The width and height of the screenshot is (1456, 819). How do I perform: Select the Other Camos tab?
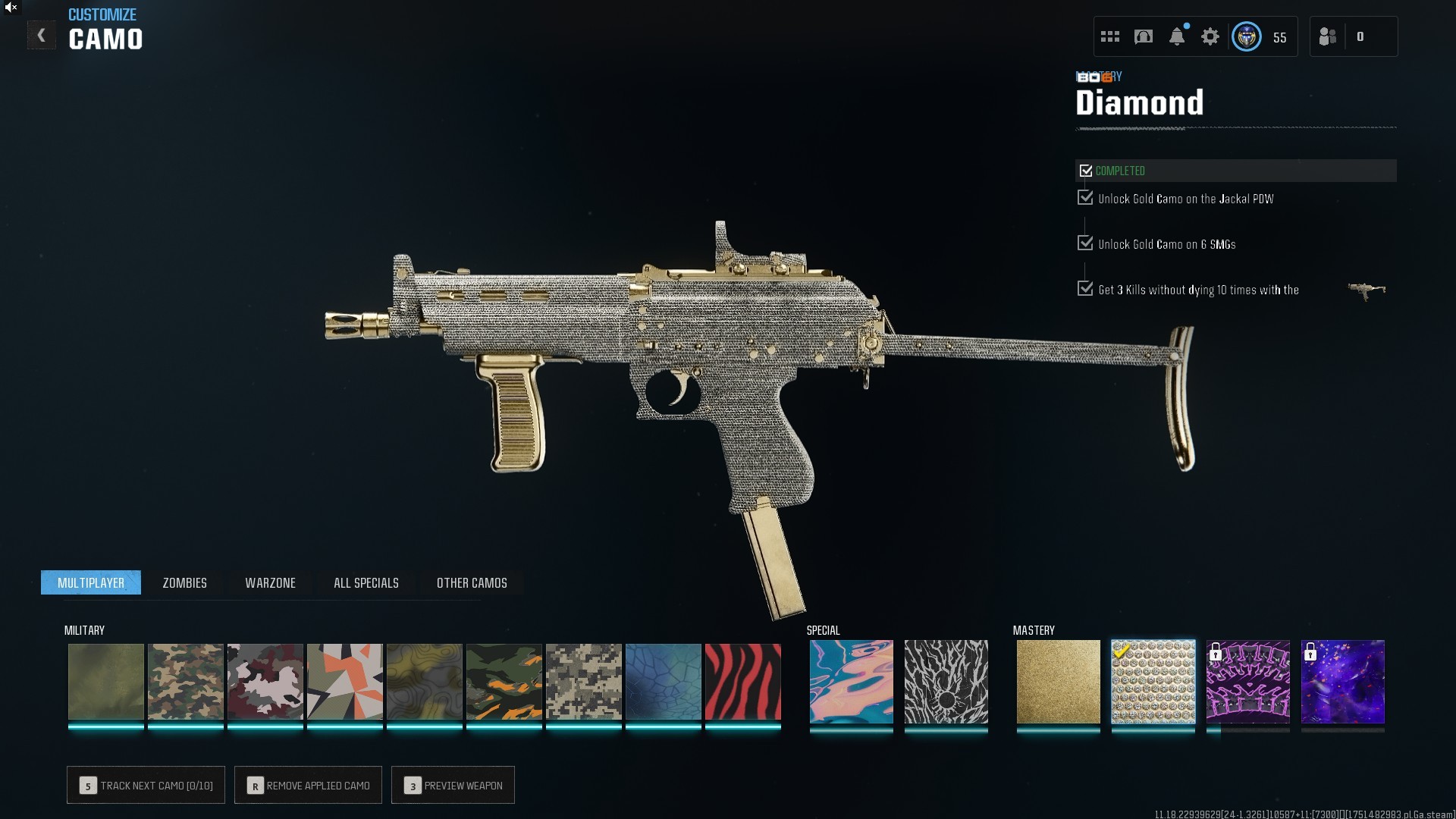[472, 582]
